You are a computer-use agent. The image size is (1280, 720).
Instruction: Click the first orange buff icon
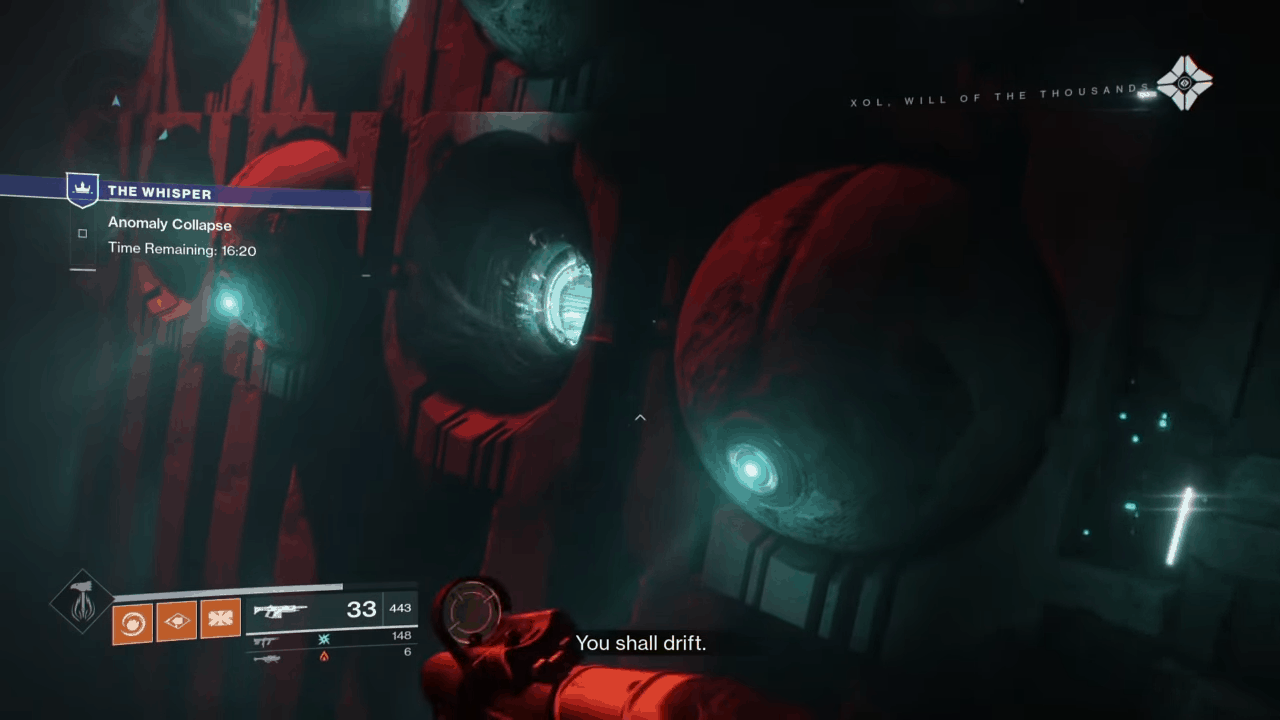[x=132, y=621]
